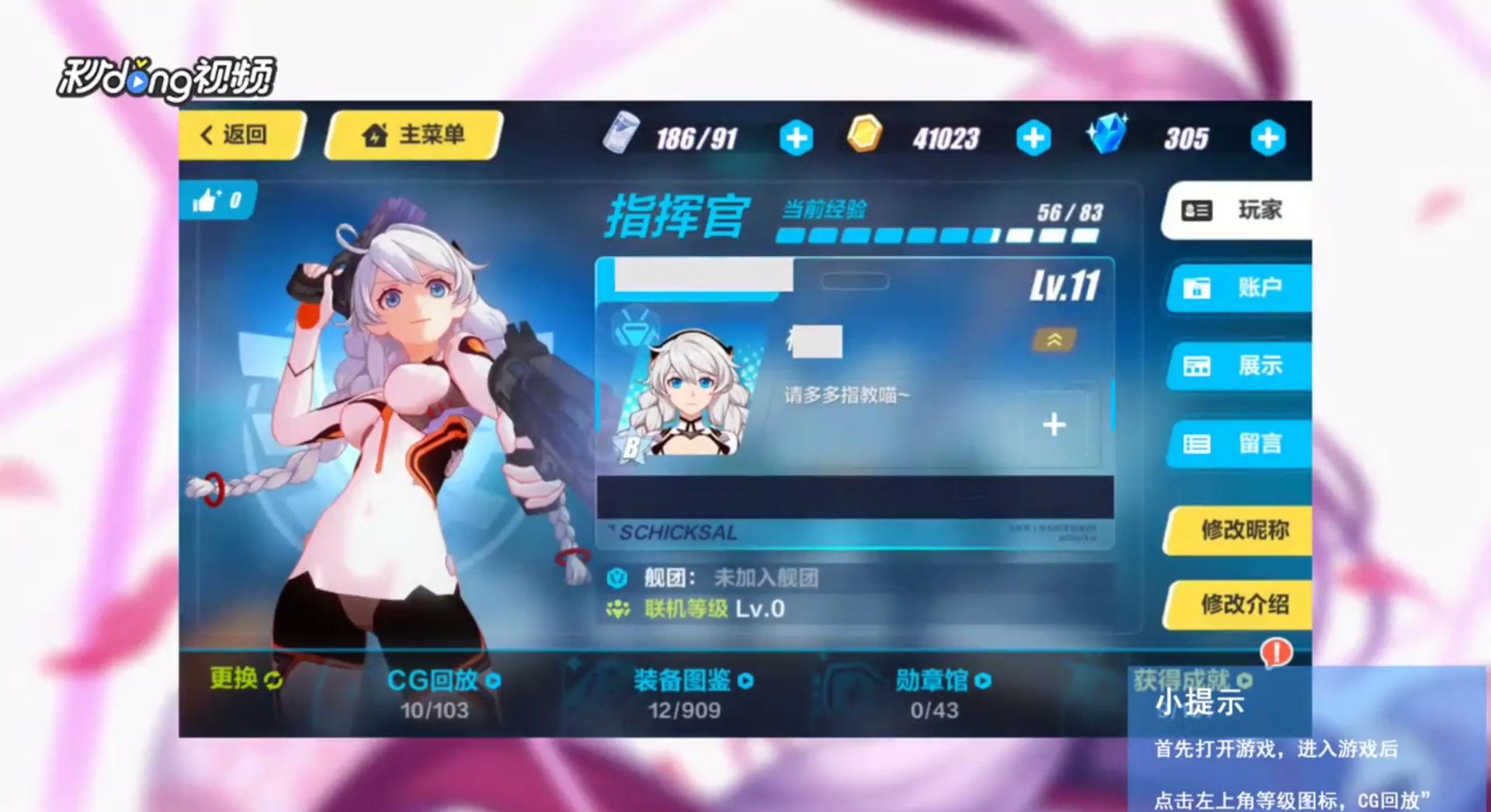Screen dimensions: 1491x812
Task: Open the stamina refill plus icon
Action: click(x=795, y=137)
